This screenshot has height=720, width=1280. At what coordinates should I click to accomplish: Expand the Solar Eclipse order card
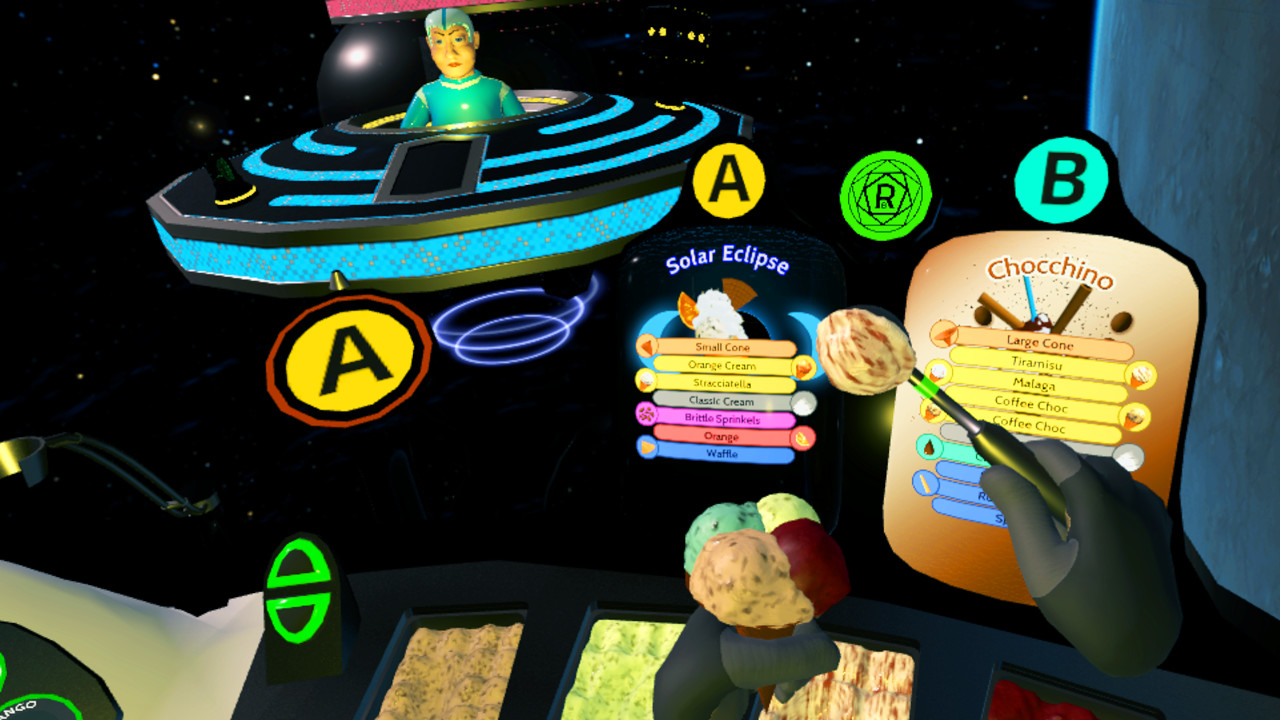tap(729, 181)
